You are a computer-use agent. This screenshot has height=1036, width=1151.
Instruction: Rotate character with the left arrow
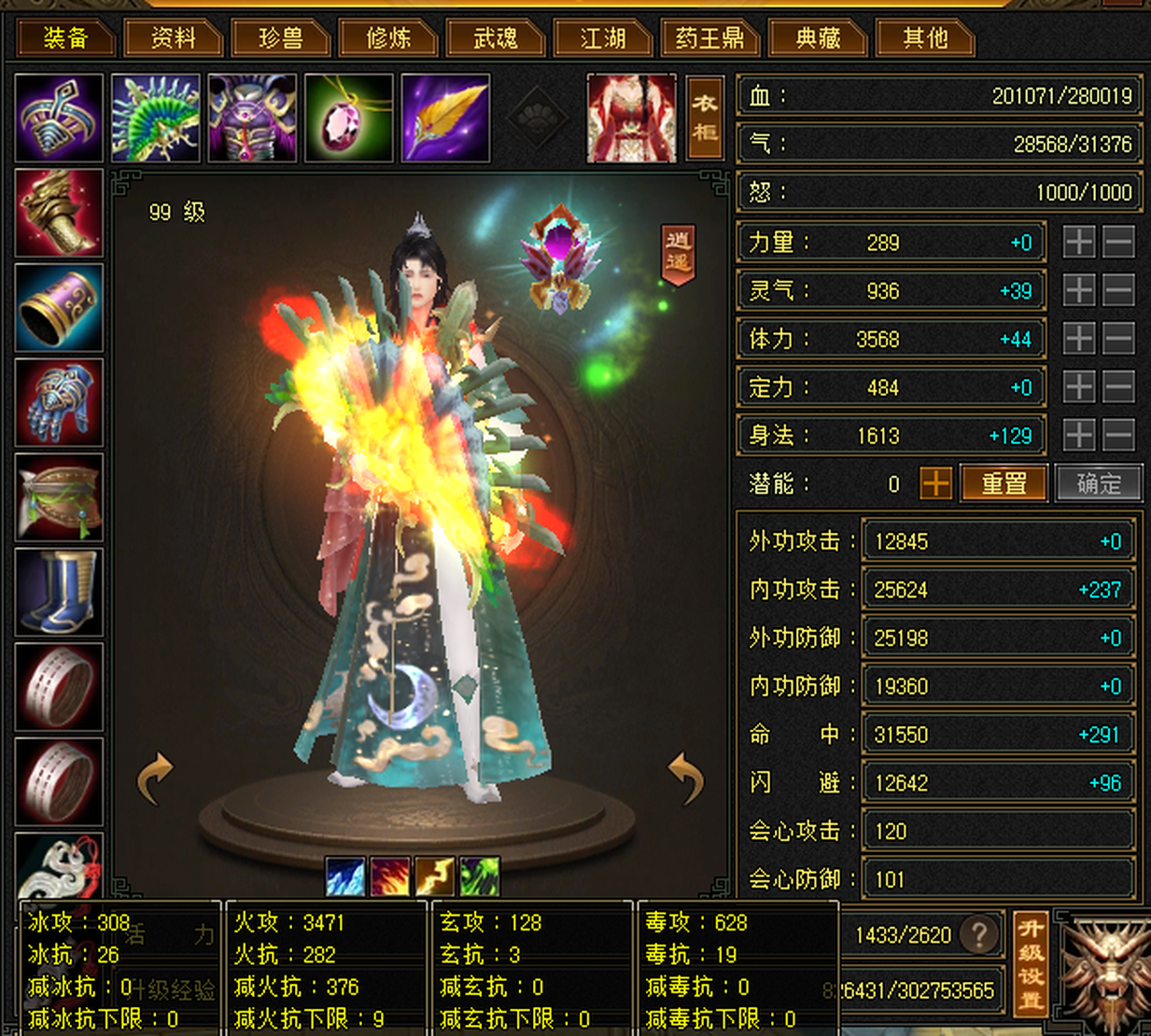[x=156, y=777]
